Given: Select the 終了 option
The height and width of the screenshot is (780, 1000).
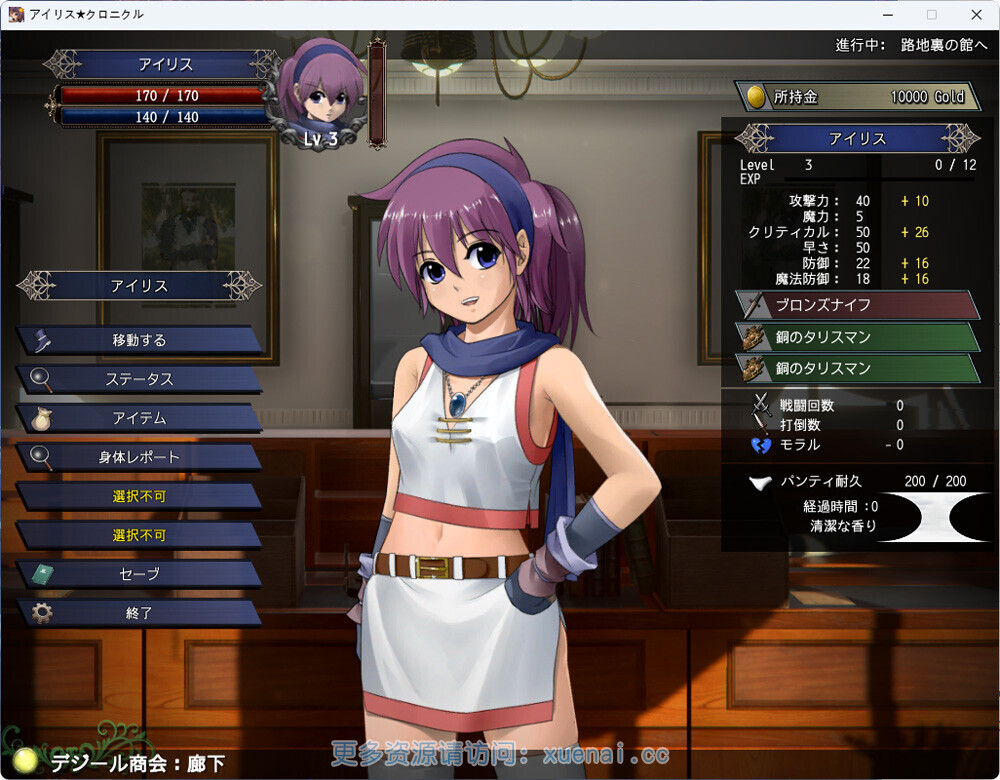Looking at the screenshot, I should [x=139, y=613].
